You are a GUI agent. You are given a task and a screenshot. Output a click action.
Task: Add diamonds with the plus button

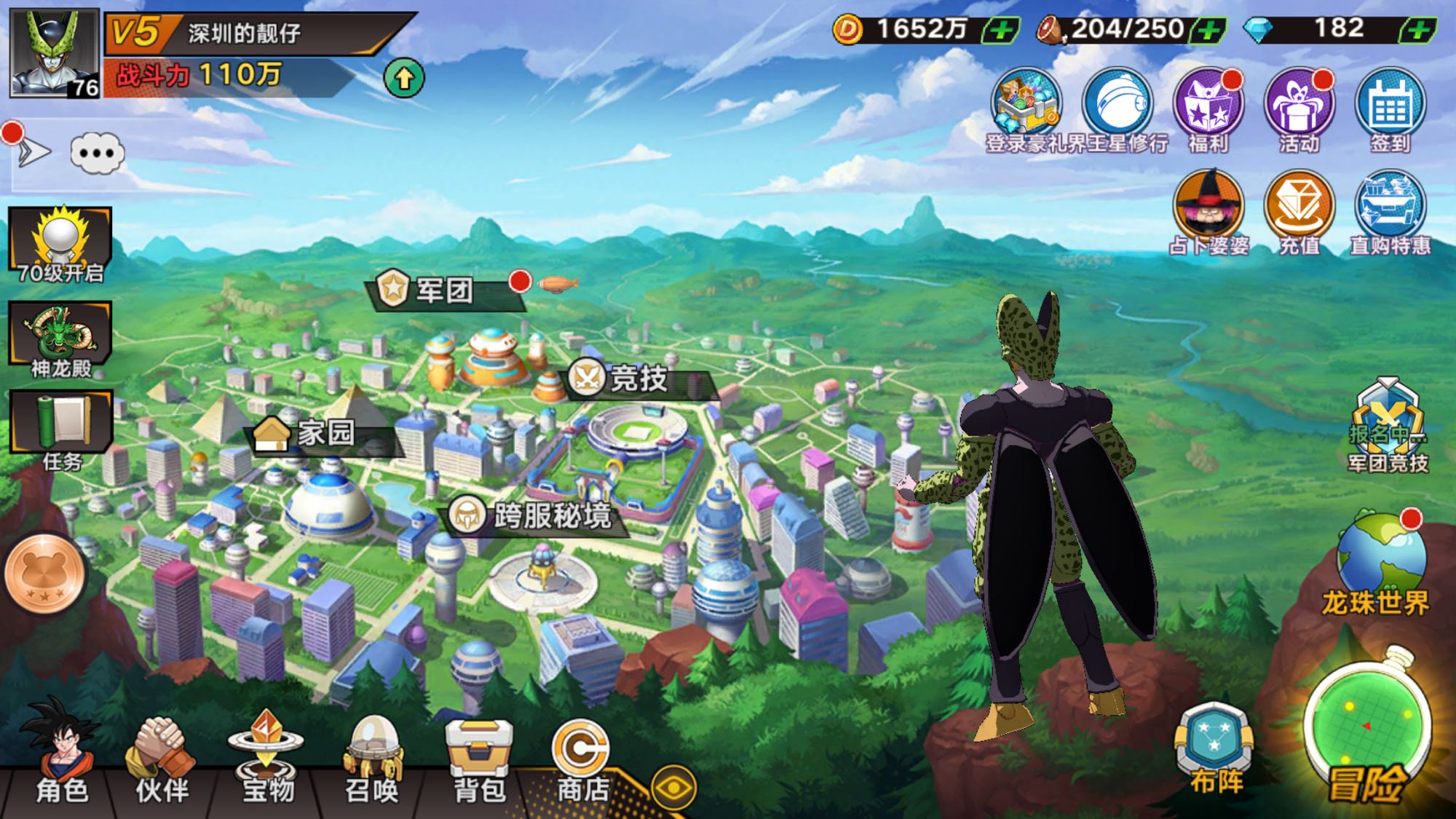pyautogui.click(x=1417, y=30)
